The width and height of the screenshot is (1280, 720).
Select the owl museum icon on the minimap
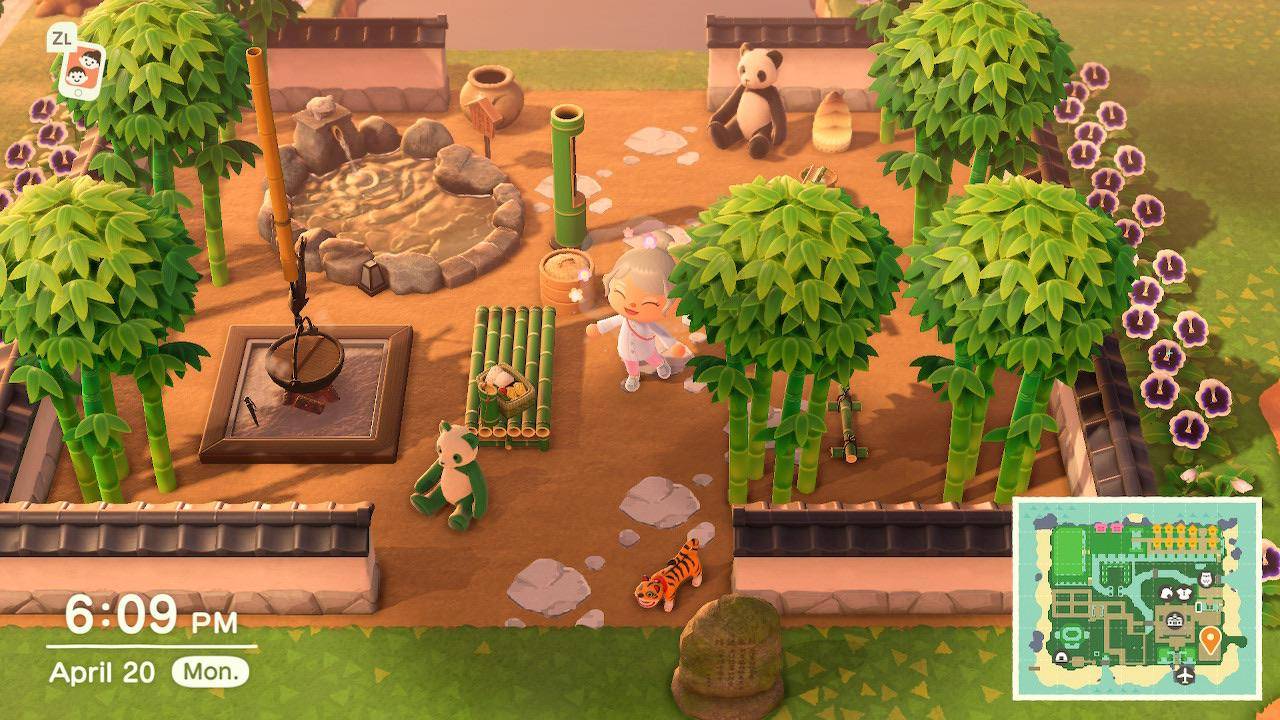pos(1205,577)
